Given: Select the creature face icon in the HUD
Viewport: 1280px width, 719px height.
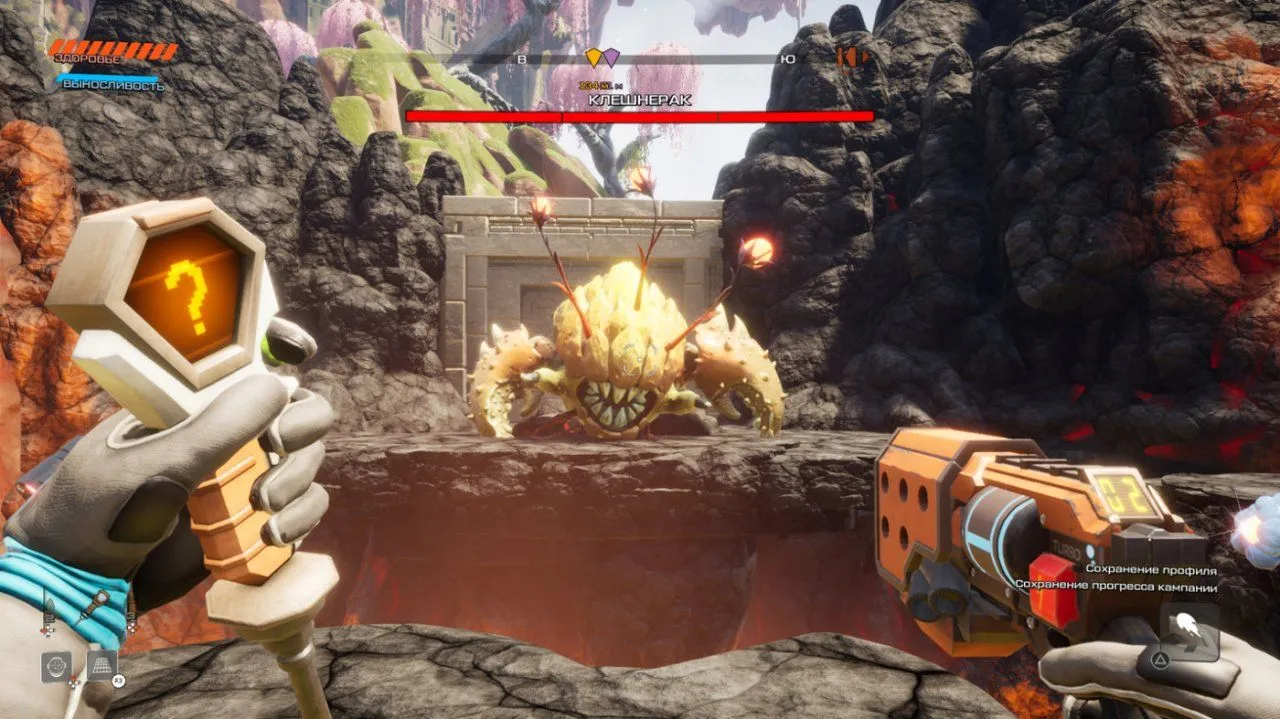Looking at the screenshot, I should click(56, 666).
